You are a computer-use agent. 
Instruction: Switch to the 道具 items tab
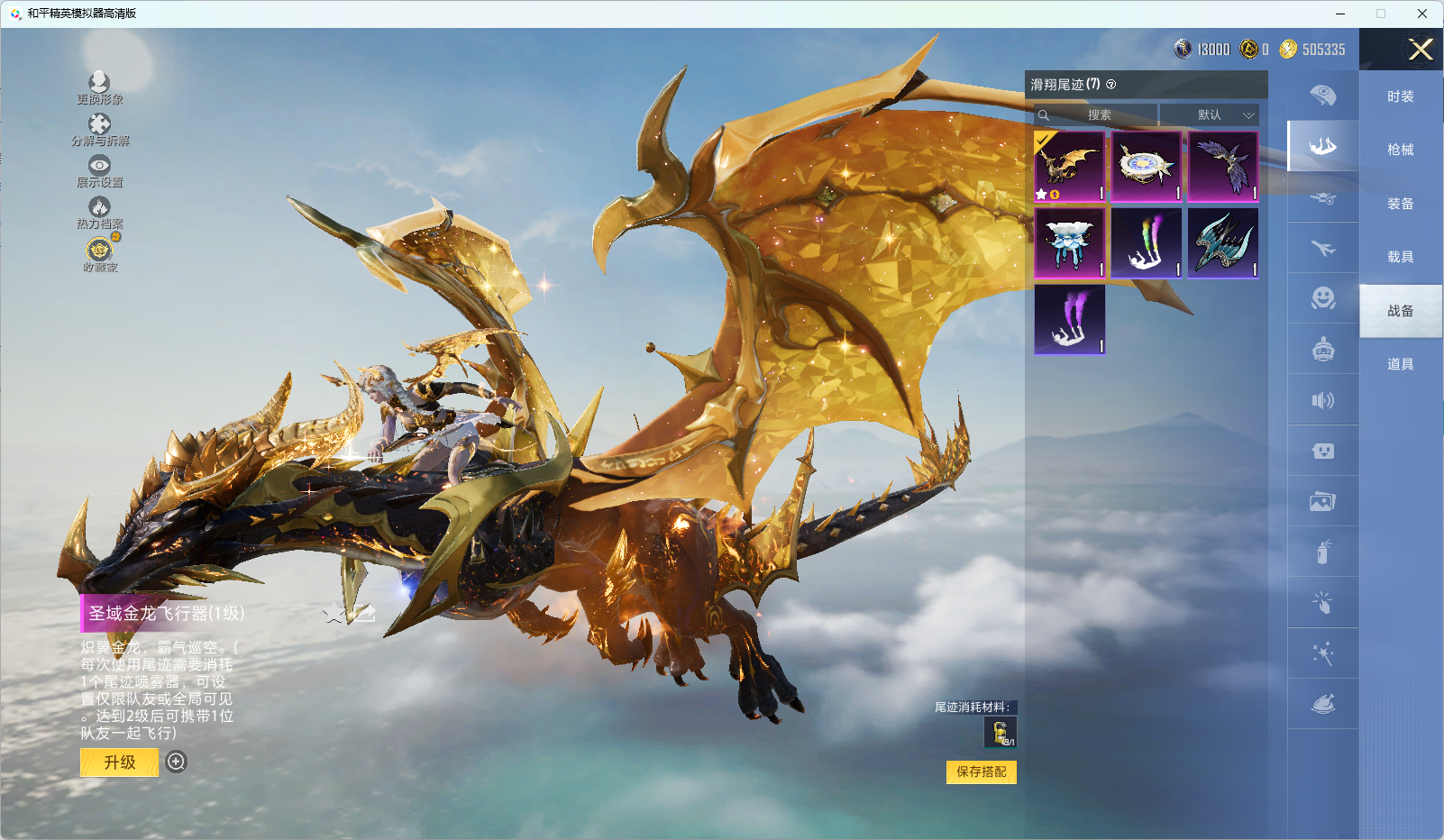point(1400,364)
